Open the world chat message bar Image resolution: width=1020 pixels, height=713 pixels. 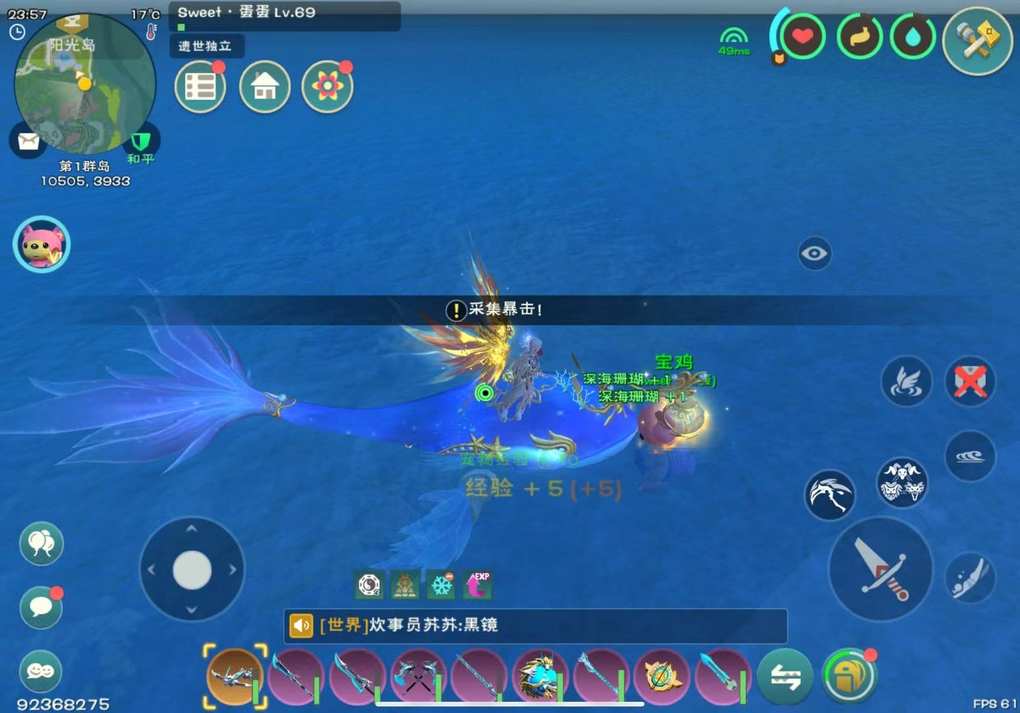(535, 626)
